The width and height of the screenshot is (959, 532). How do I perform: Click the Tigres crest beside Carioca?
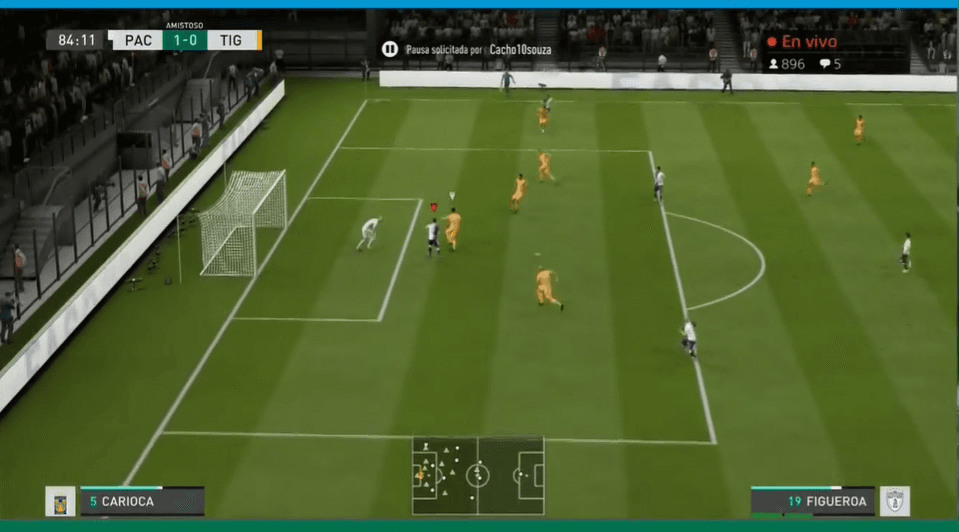pyautogui.click(x=60, y=501)
